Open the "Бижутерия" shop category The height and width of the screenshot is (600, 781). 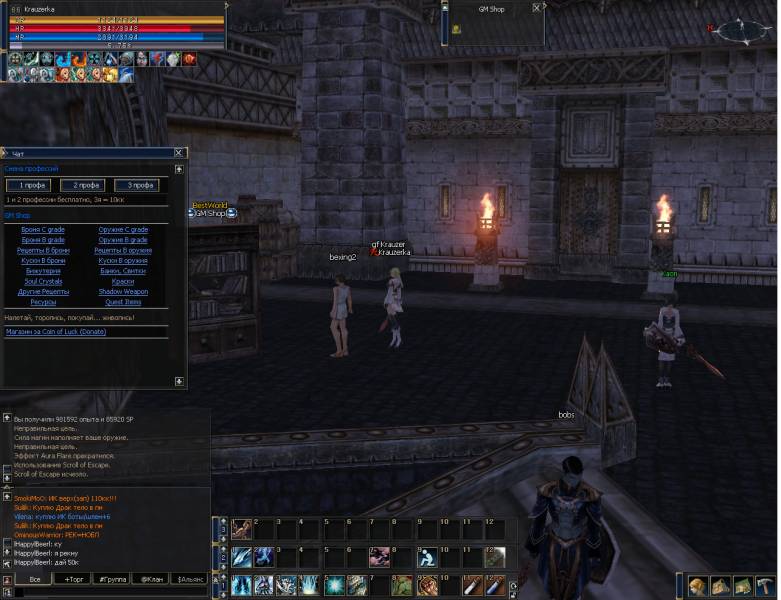tap(42, 271)
